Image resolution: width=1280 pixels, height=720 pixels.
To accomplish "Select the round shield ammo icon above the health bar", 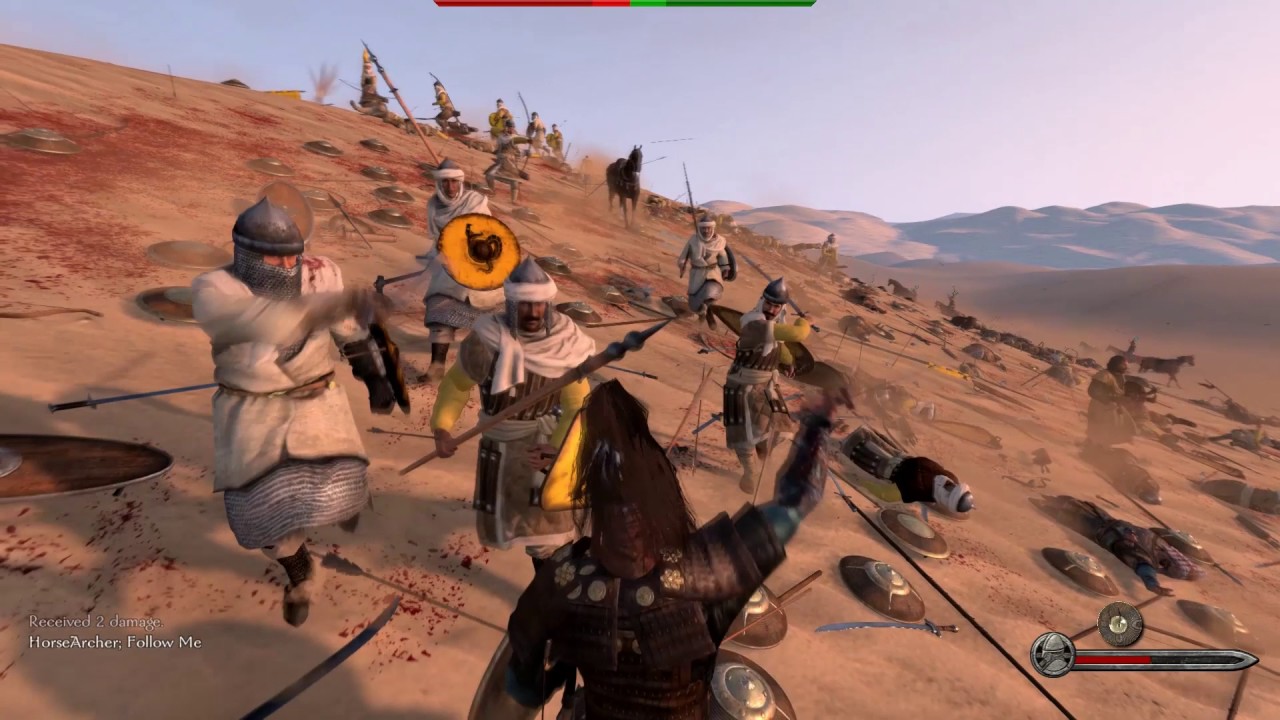I will coord(1119,623).
